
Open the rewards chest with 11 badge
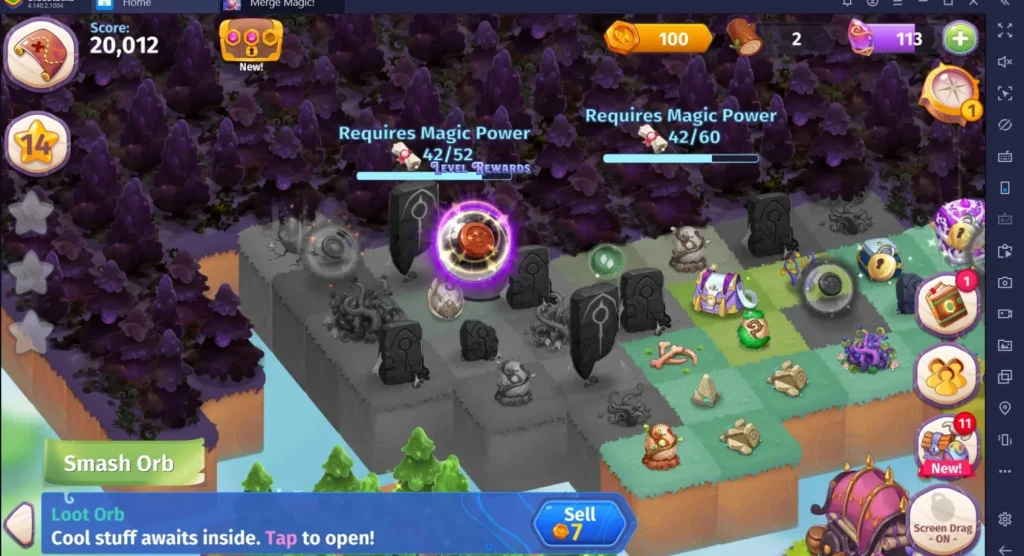945,445
